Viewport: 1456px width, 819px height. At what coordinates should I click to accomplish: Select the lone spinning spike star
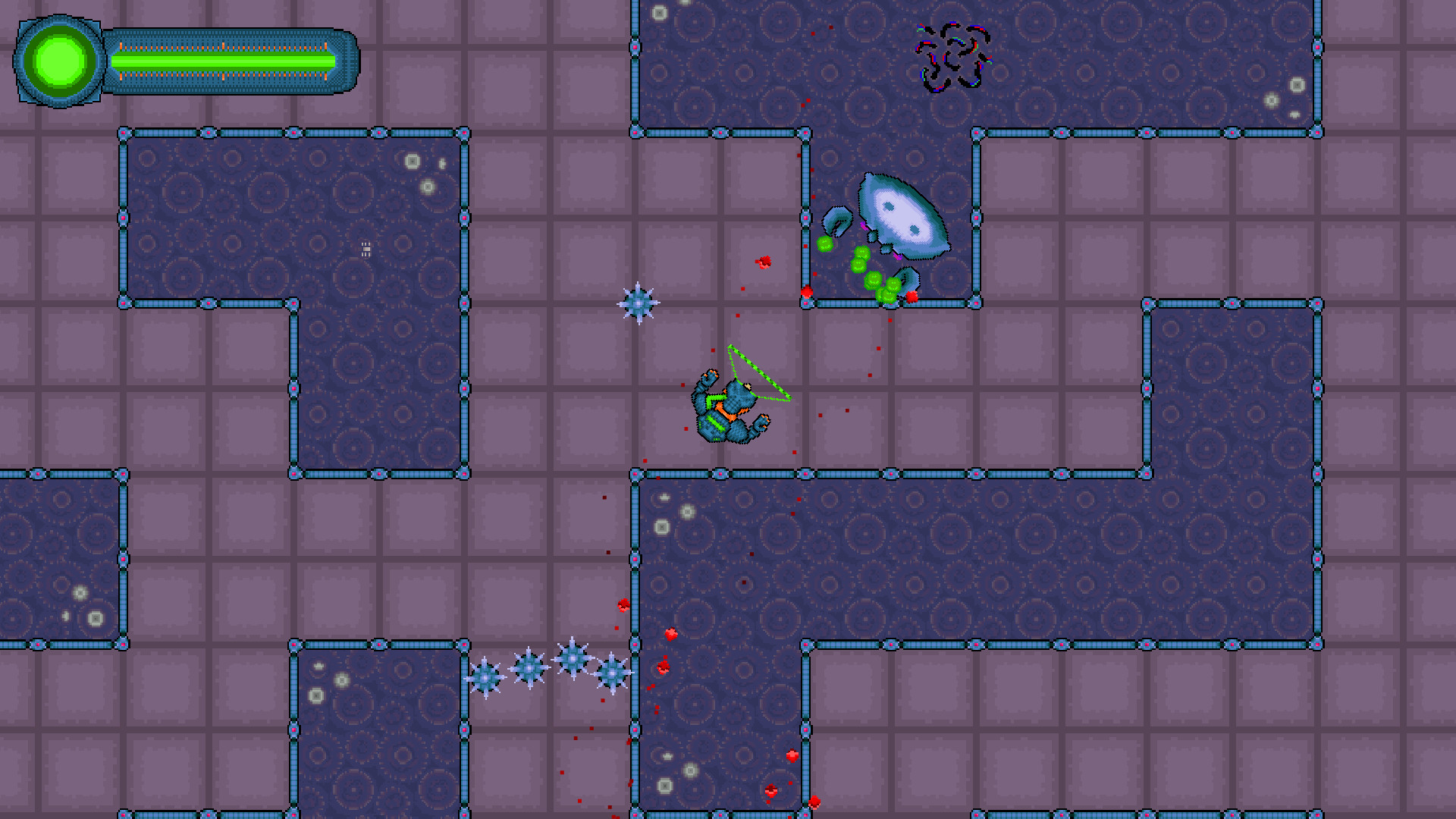click(637, 301)
